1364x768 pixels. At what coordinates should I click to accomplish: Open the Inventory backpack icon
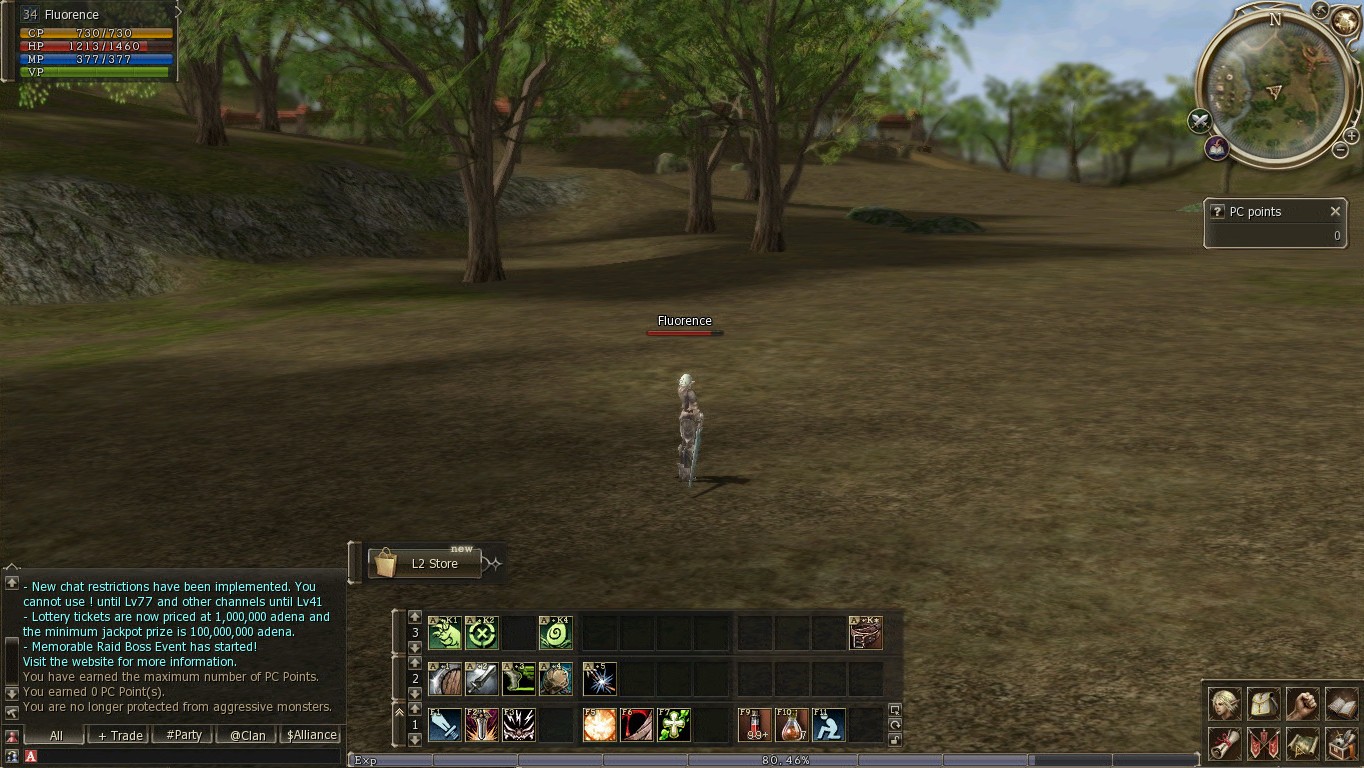point(1264,704)
